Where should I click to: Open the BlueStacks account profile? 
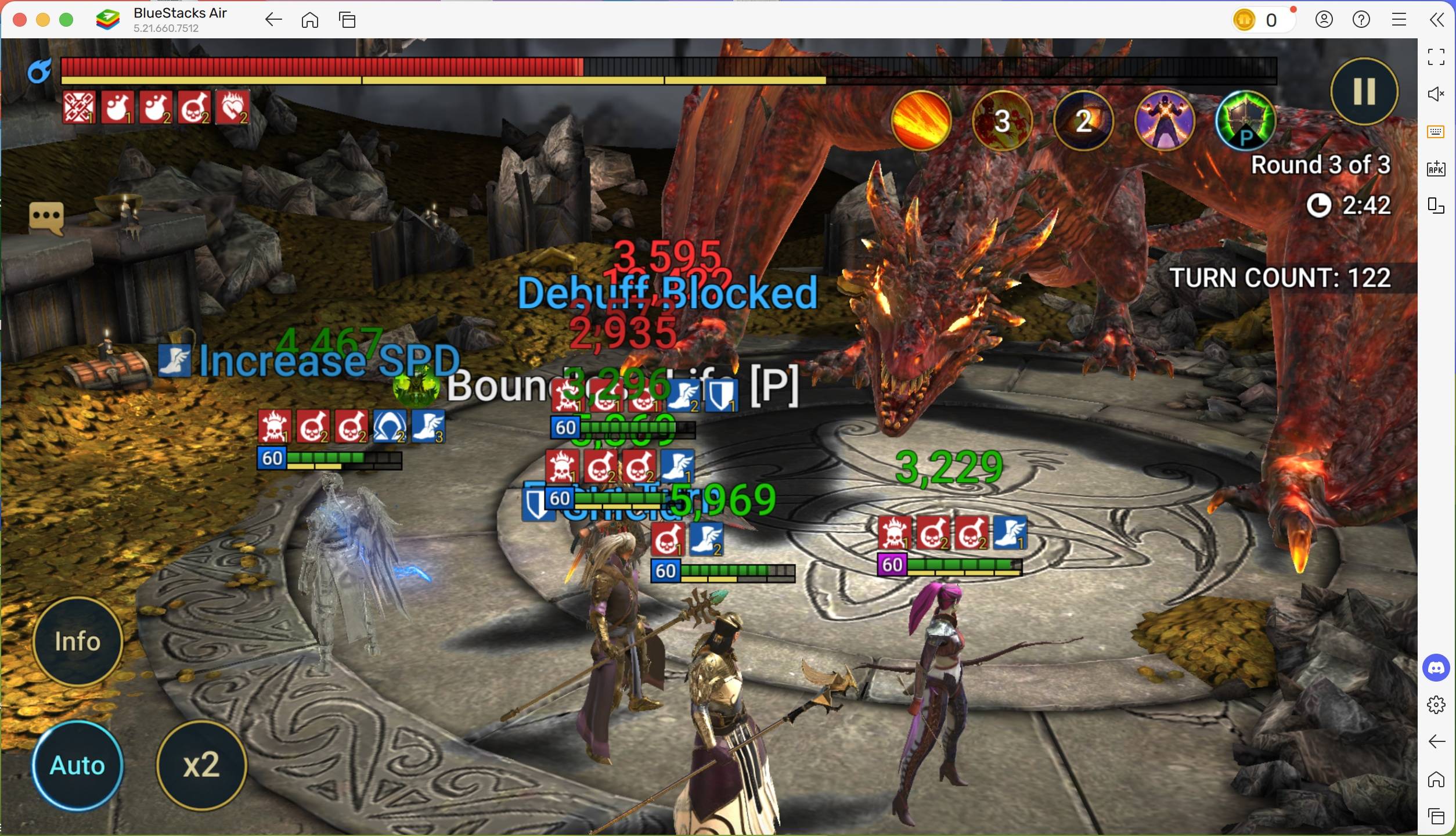1324,19
